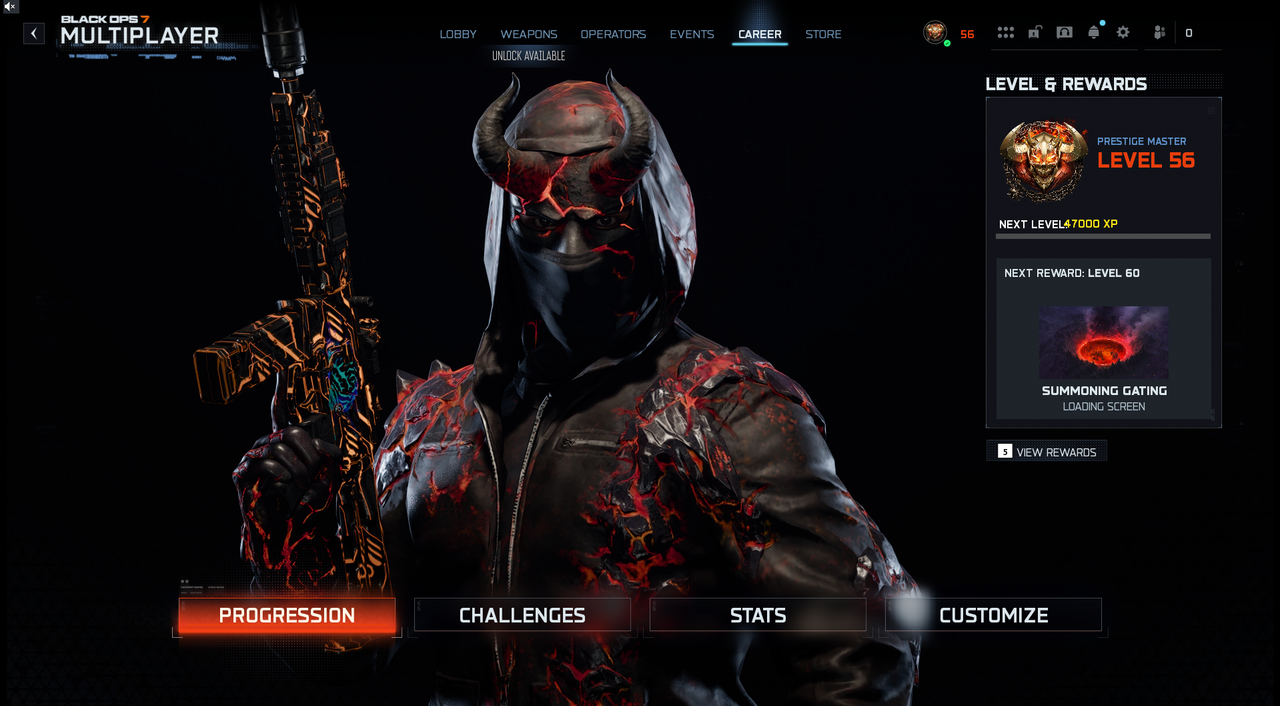The height and width of the screenshot is (706, 1280).
Task: Click the open padlock icon
Action: tap(1035, 33)
